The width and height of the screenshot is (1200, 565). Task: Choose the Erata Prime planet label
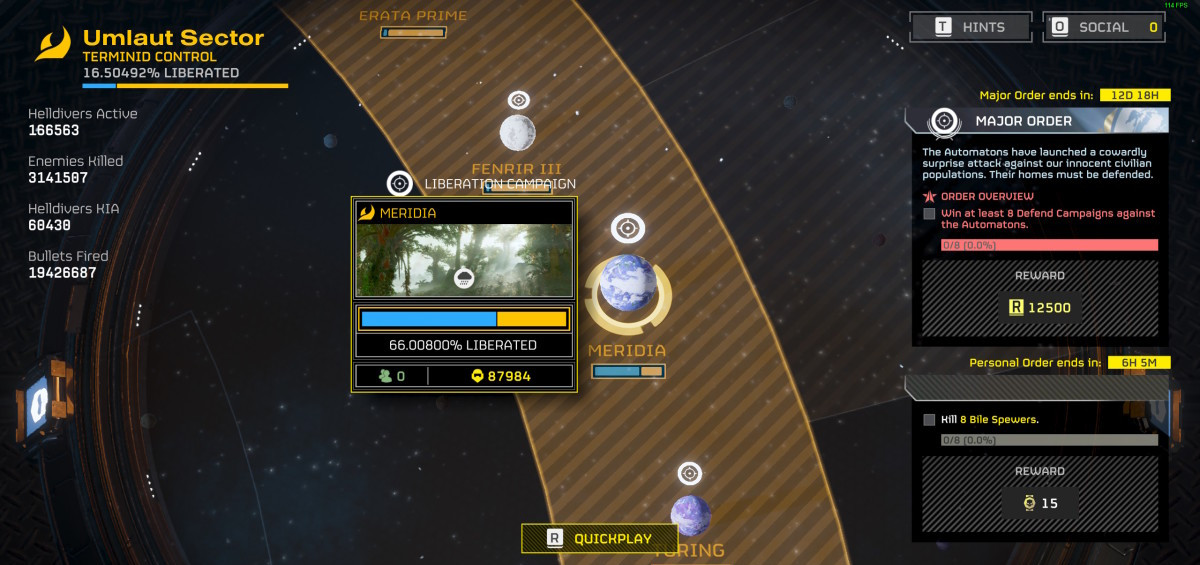413,16
